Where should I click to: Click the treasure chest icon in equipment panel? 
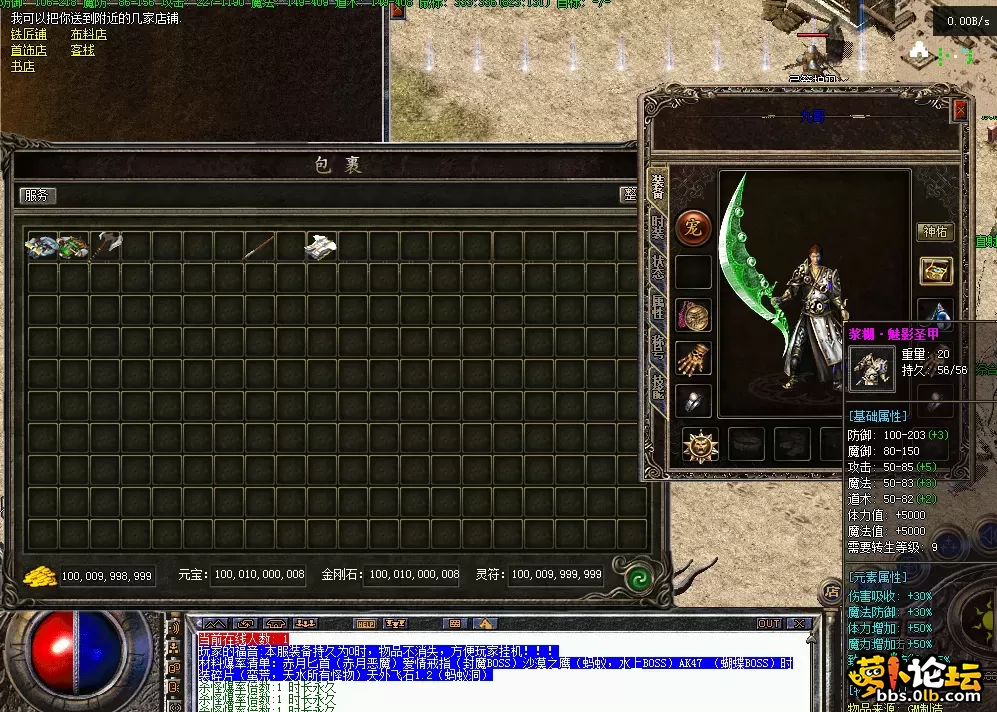(936, 270)
